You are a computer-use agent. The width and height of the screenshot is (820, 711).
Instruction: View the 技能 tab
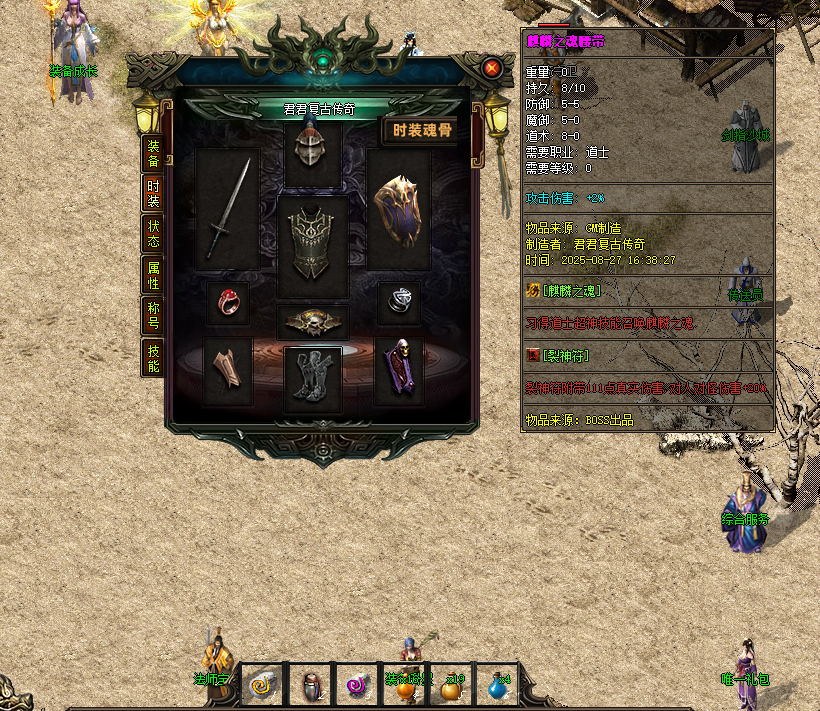(x=153, y=357)
